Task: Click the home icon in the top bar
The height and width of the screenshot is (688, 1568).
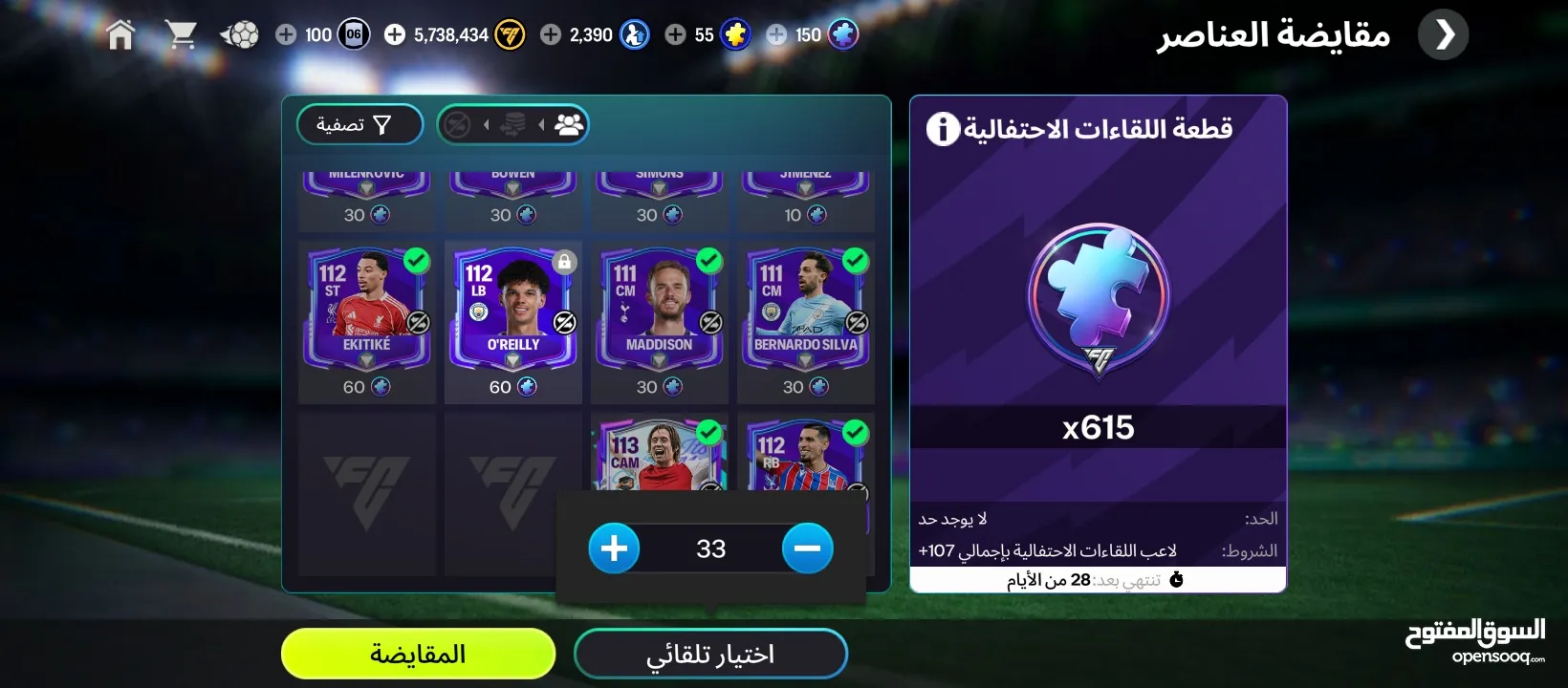Action: pos(120,33)
